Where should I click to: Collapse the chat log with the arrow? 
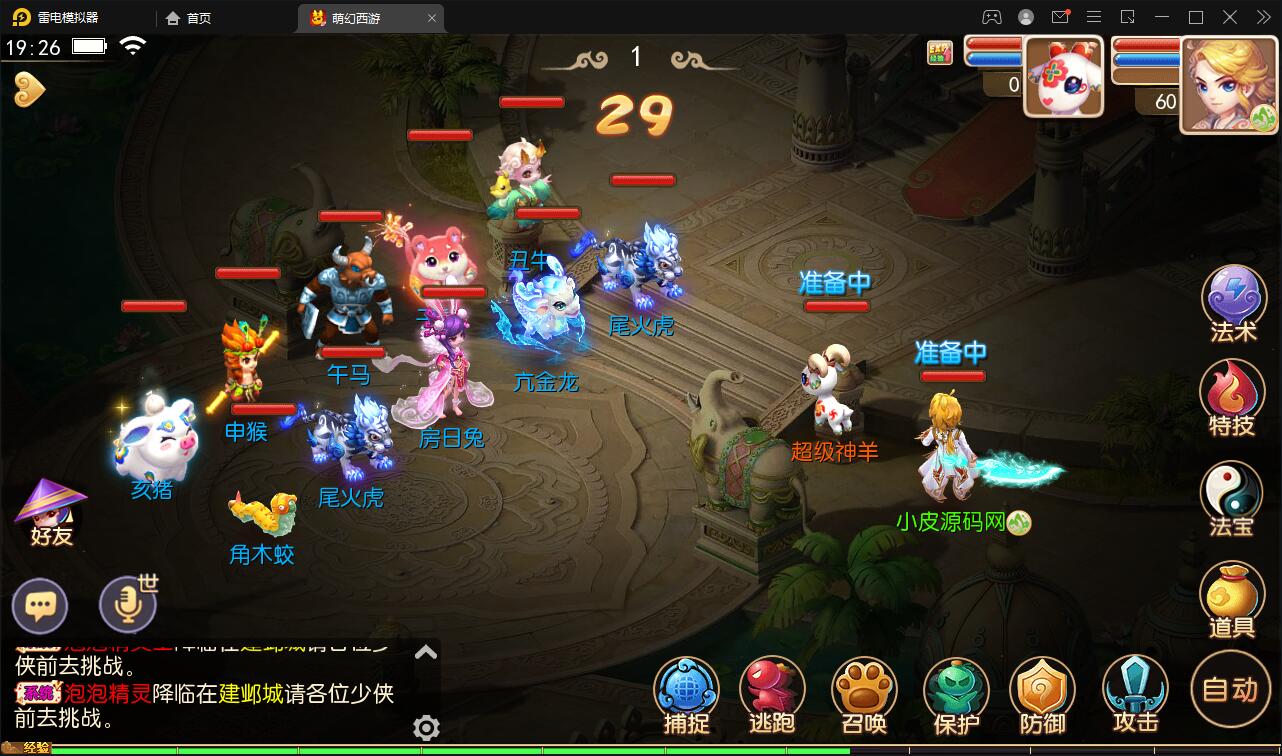428,650
